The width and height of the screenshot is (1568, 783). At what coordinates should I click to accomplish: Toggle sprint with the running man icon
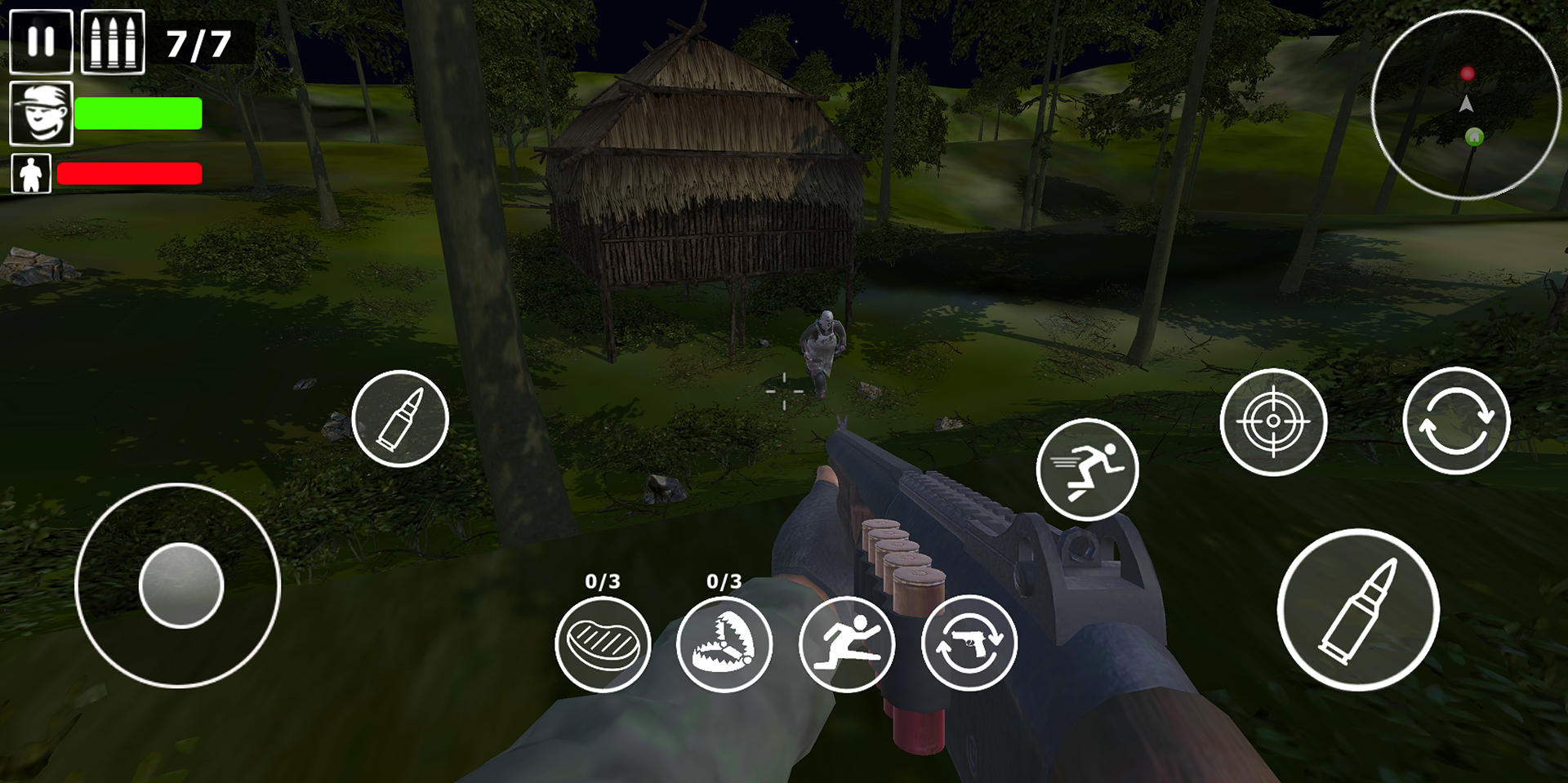[1088, 469]
